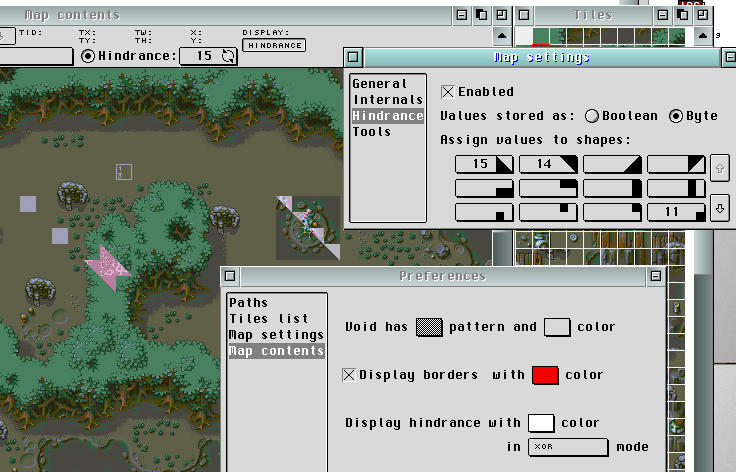
Task: Select the Hindrance radio in Map contents
Action: (88, 56)
